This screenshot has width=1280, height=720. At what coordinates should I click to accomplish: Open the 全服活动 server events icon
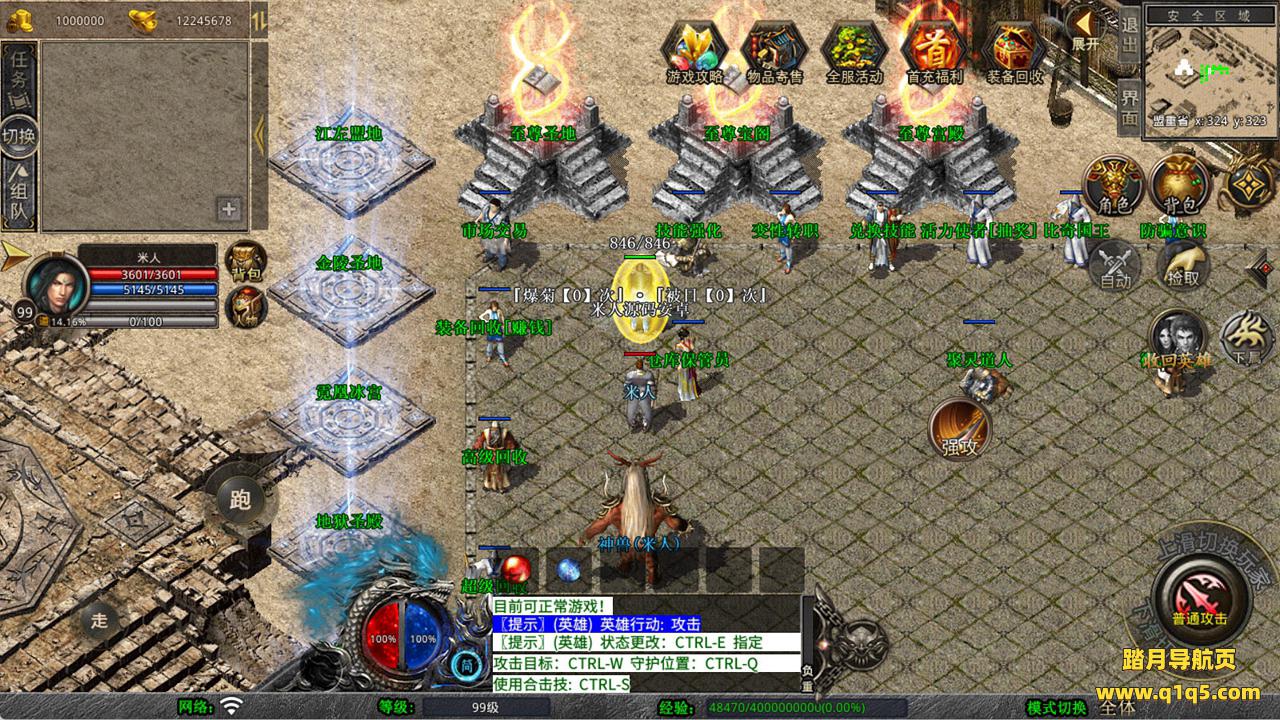click(x=854, y=50)
